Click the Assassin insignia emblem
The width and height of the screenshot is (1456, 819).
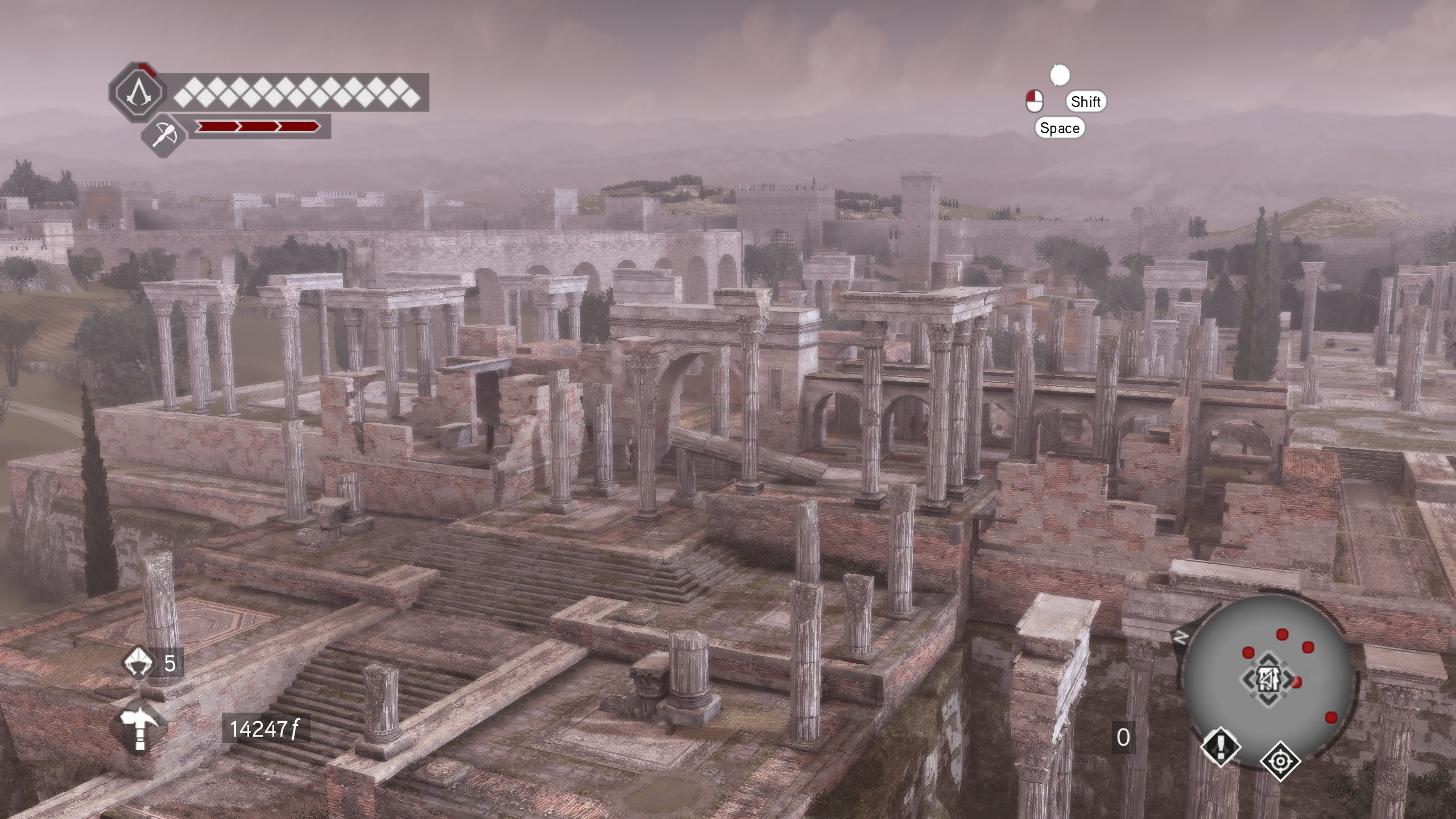pyautogui.click(x=137, y=93)
